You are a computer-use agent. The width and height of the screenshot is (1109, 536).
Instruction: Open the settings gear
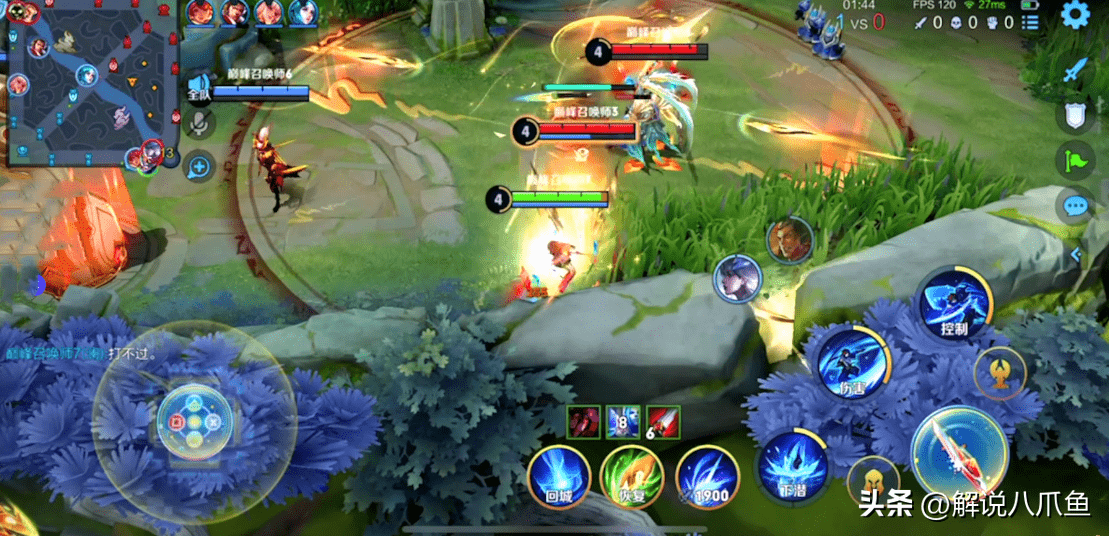click(1075, 14)
